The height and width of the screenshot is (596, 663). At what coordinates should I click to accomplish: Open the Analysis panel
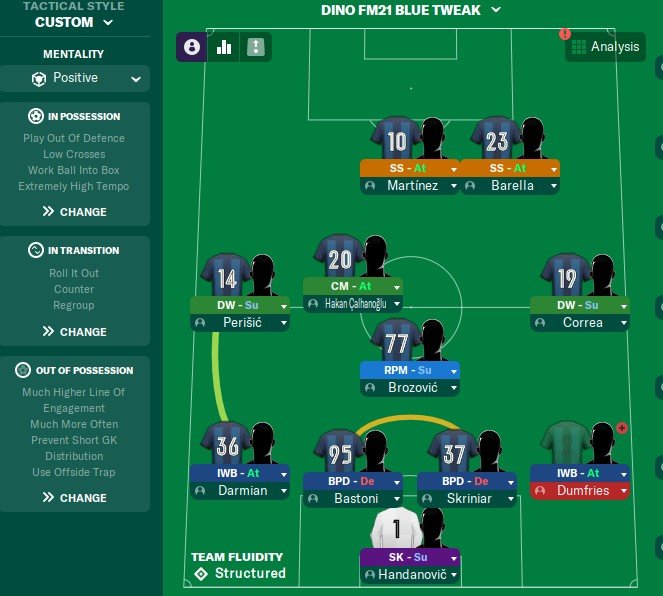tap(606, 47)
